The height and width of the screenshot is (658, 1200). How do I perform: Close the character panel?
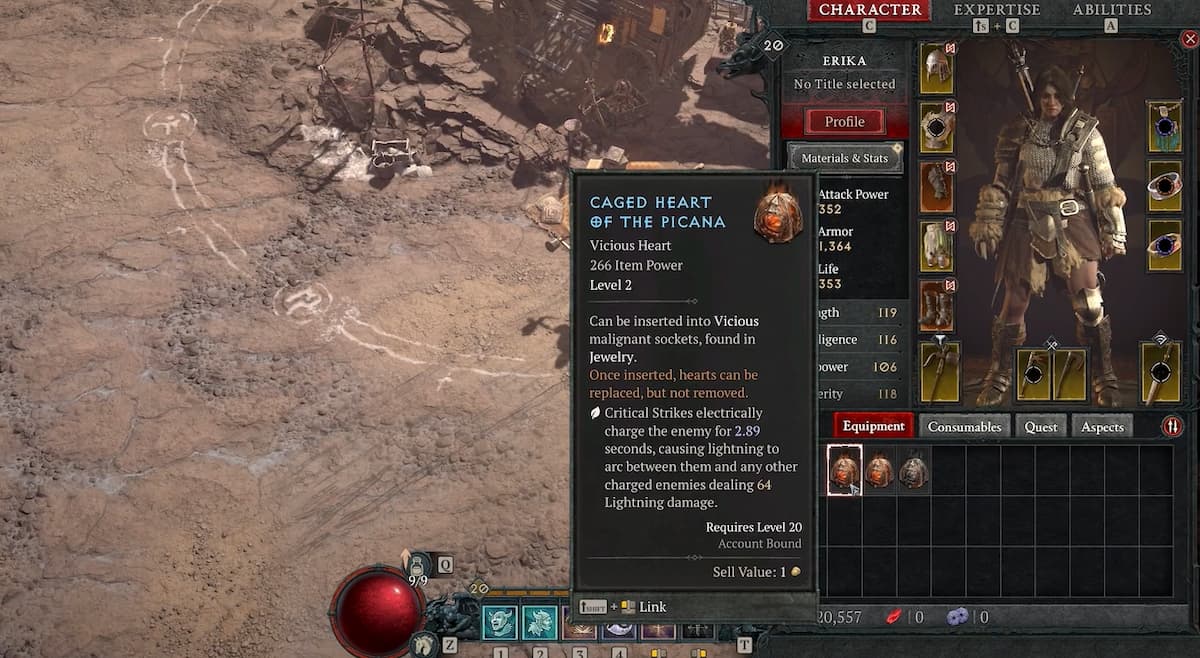tap(1187, 41)
